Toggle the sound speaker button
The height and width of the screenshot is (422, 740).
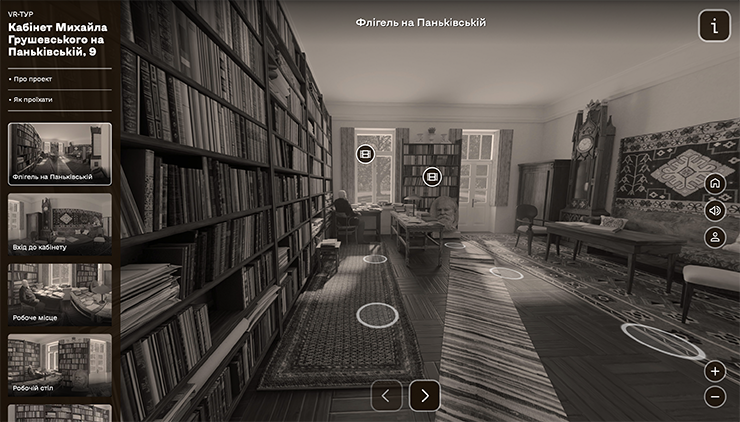point(714,210)
